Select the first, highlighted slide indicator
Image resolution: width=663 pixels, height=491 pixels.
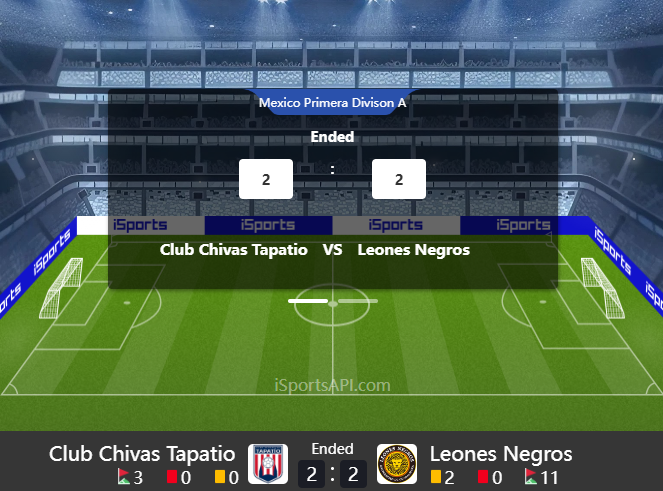308,300
